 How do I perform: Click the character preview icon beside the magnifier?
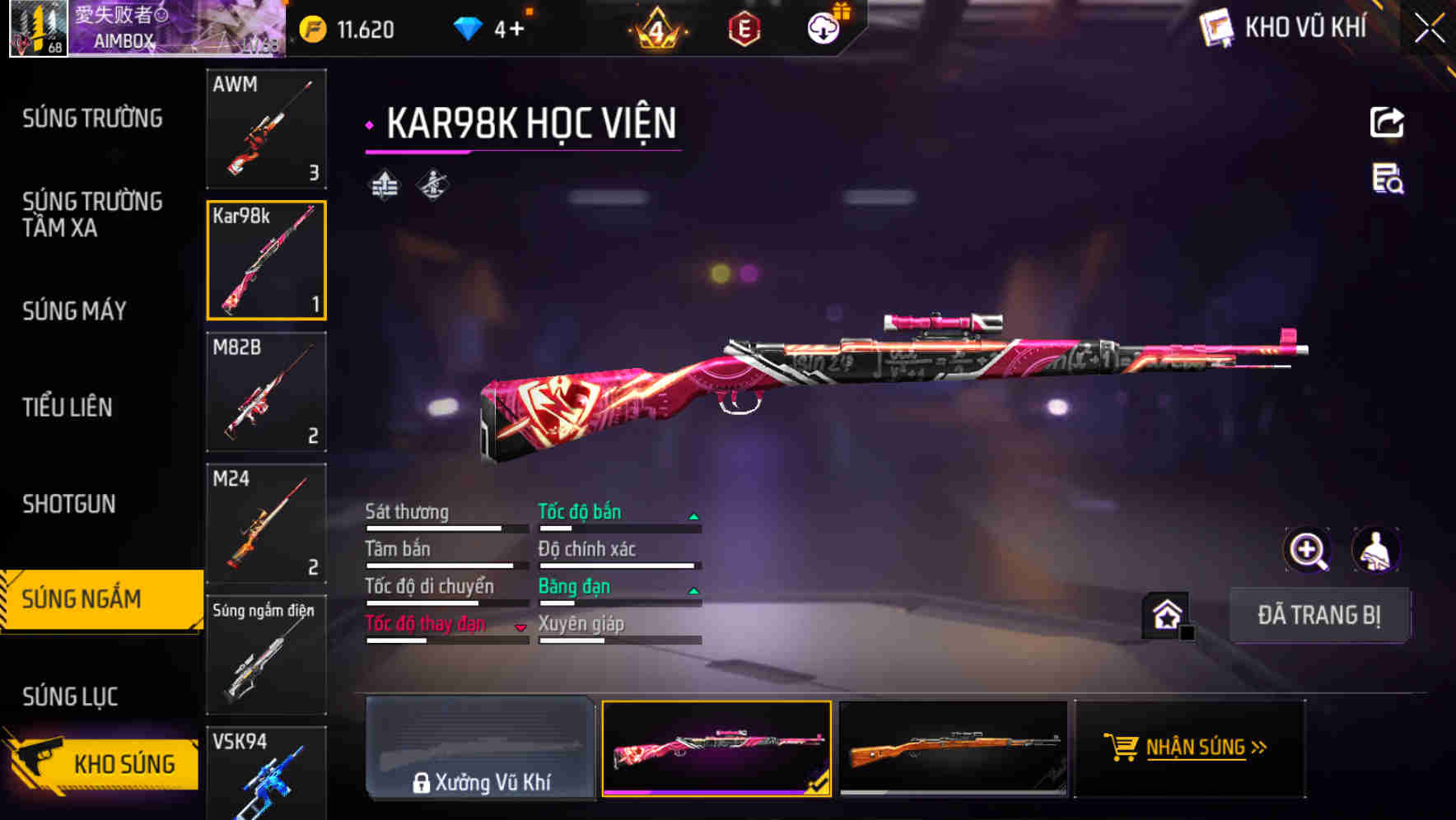(1377, 550)
